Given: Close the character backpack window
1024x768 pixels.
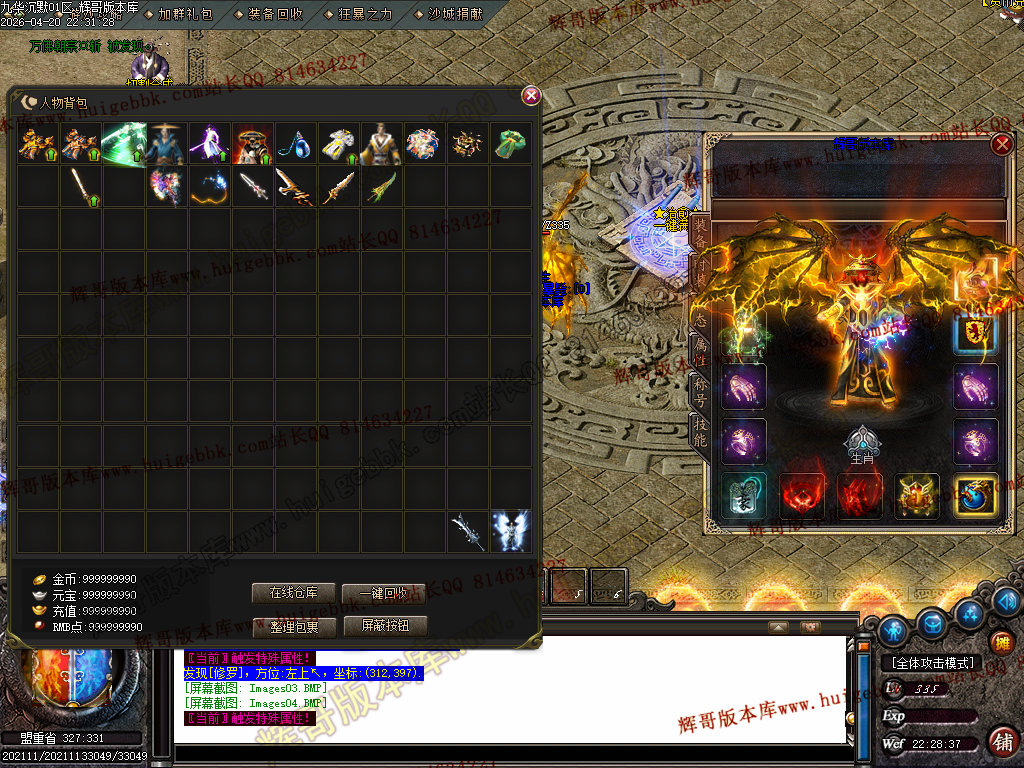Looking at the screenshot, I should coord(531,95).
